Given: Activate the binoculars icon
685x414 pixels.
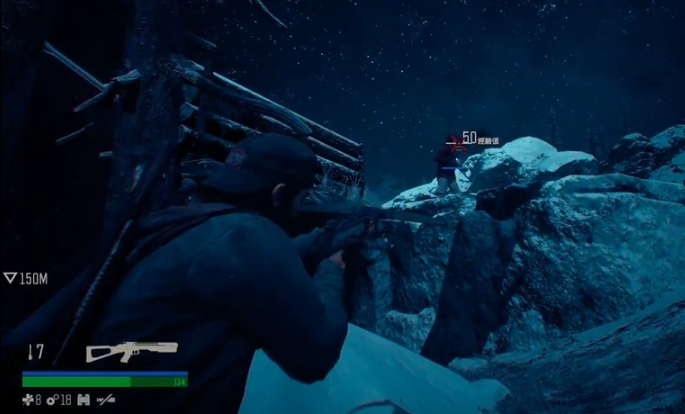Looking at the screenshot, I should click(83, 400).
